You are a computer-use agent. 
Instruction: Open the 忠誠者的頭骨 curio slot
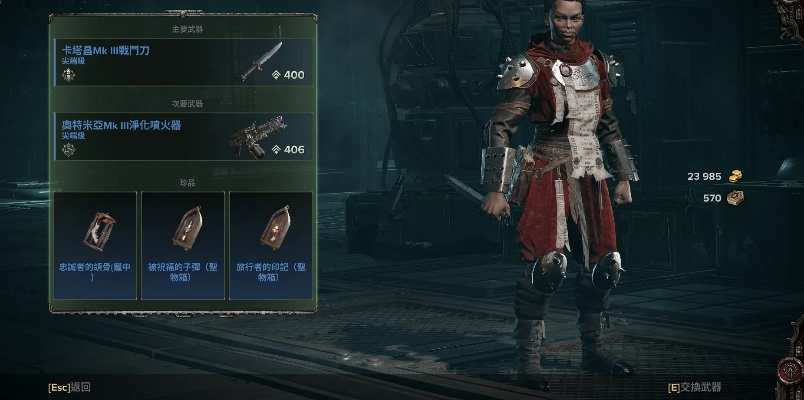click(x=95, y=244)
